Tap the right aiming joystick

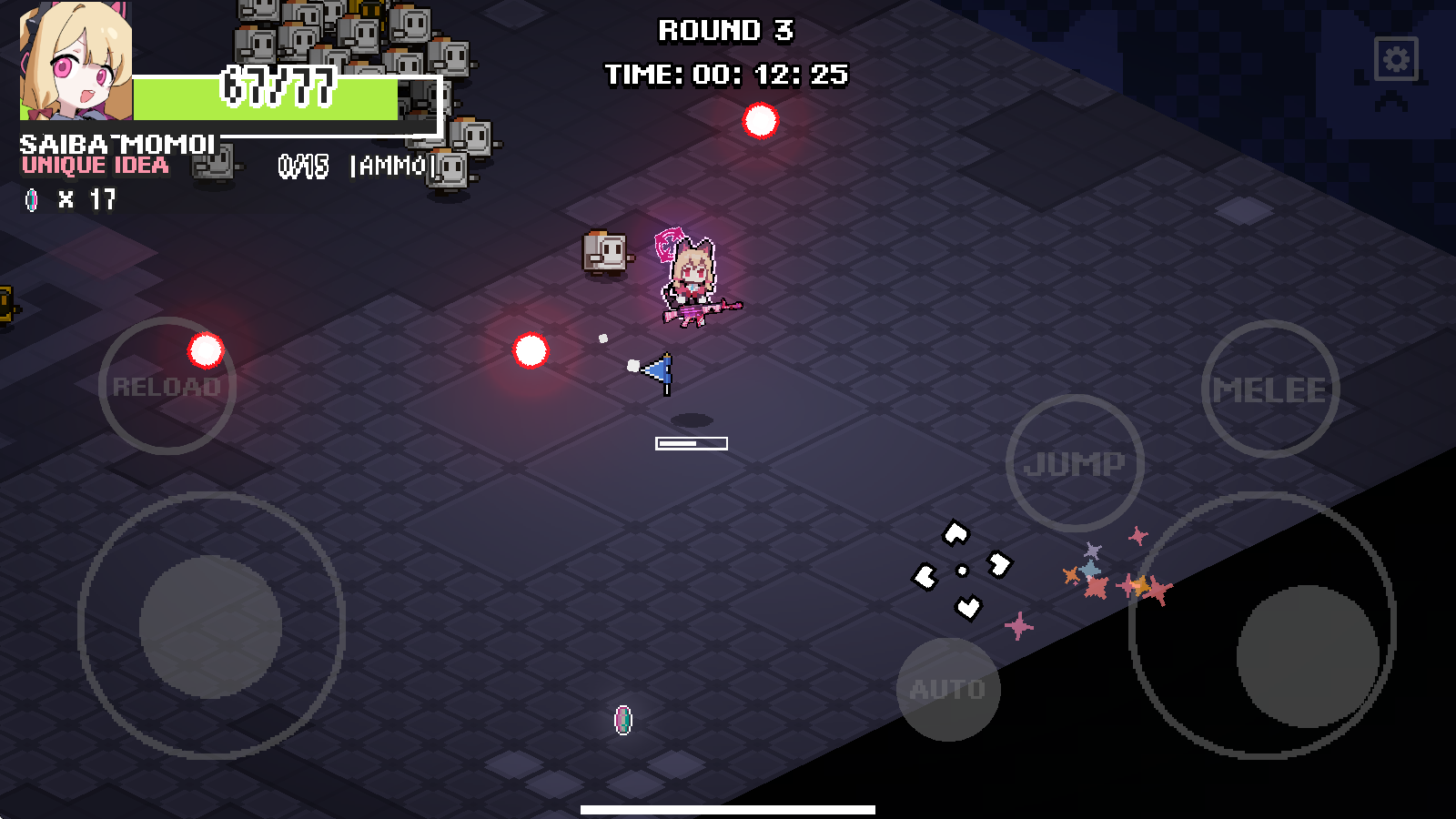pyautogui.click(x=1307, y=655)
